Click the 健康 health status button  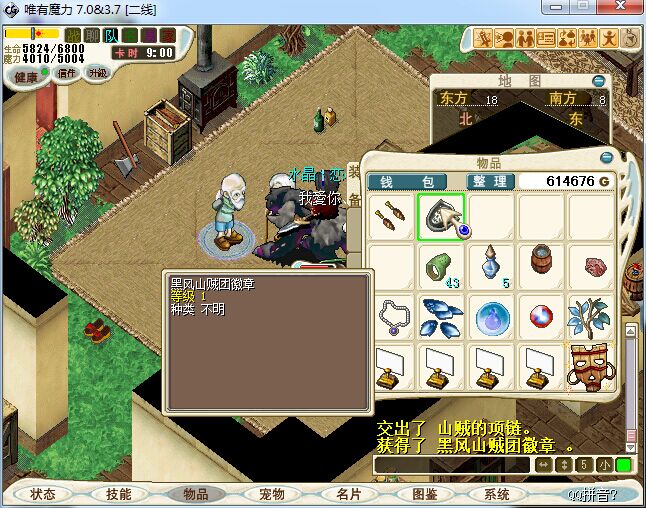coord(26,76)
